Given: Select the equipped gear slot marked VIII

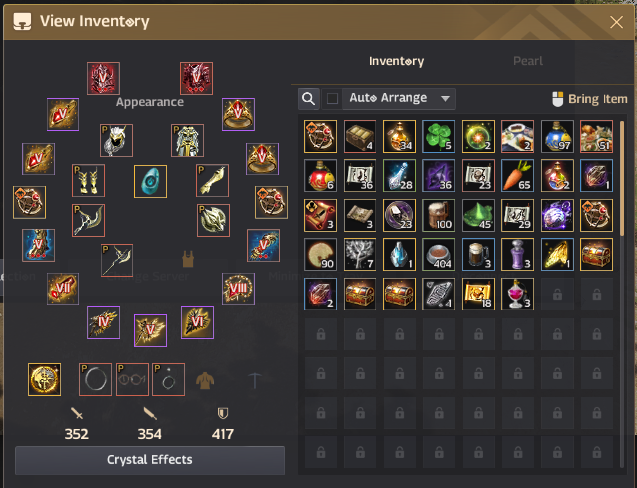Looking at the screenshot, I should tap(238, 289).
